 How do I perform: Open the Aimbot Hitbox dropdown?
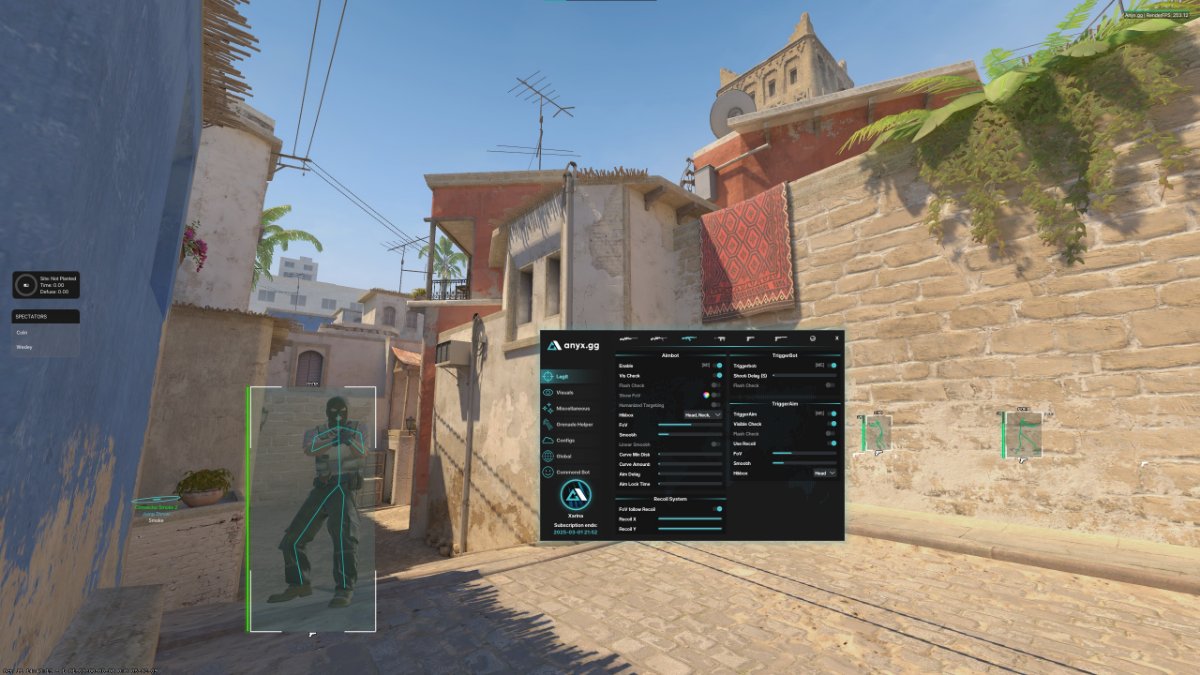point(703,414)
